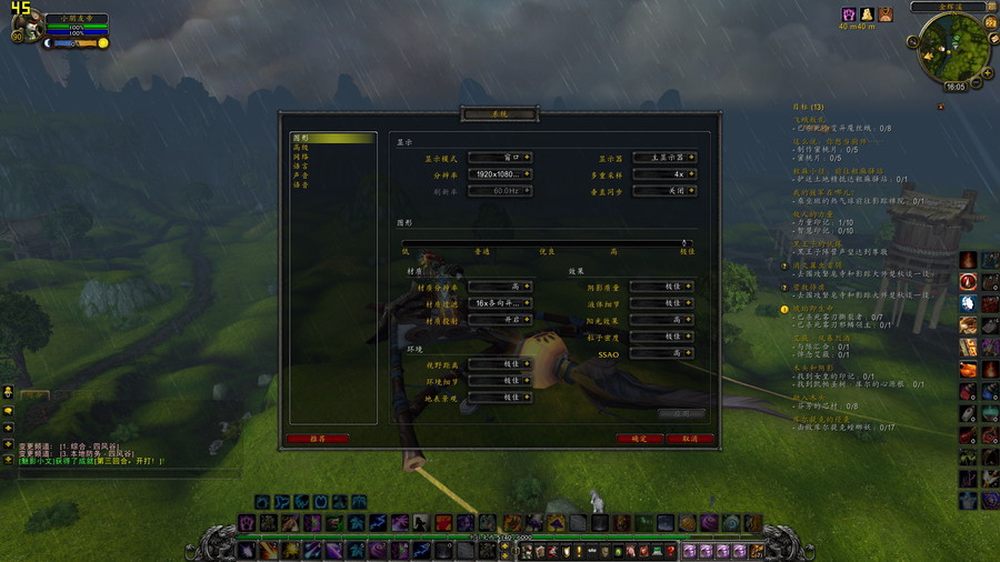Click the red 推荐 recommended button
This screenshot has width=1000, height=562.
pyautogui.click(x=317, y=438)
